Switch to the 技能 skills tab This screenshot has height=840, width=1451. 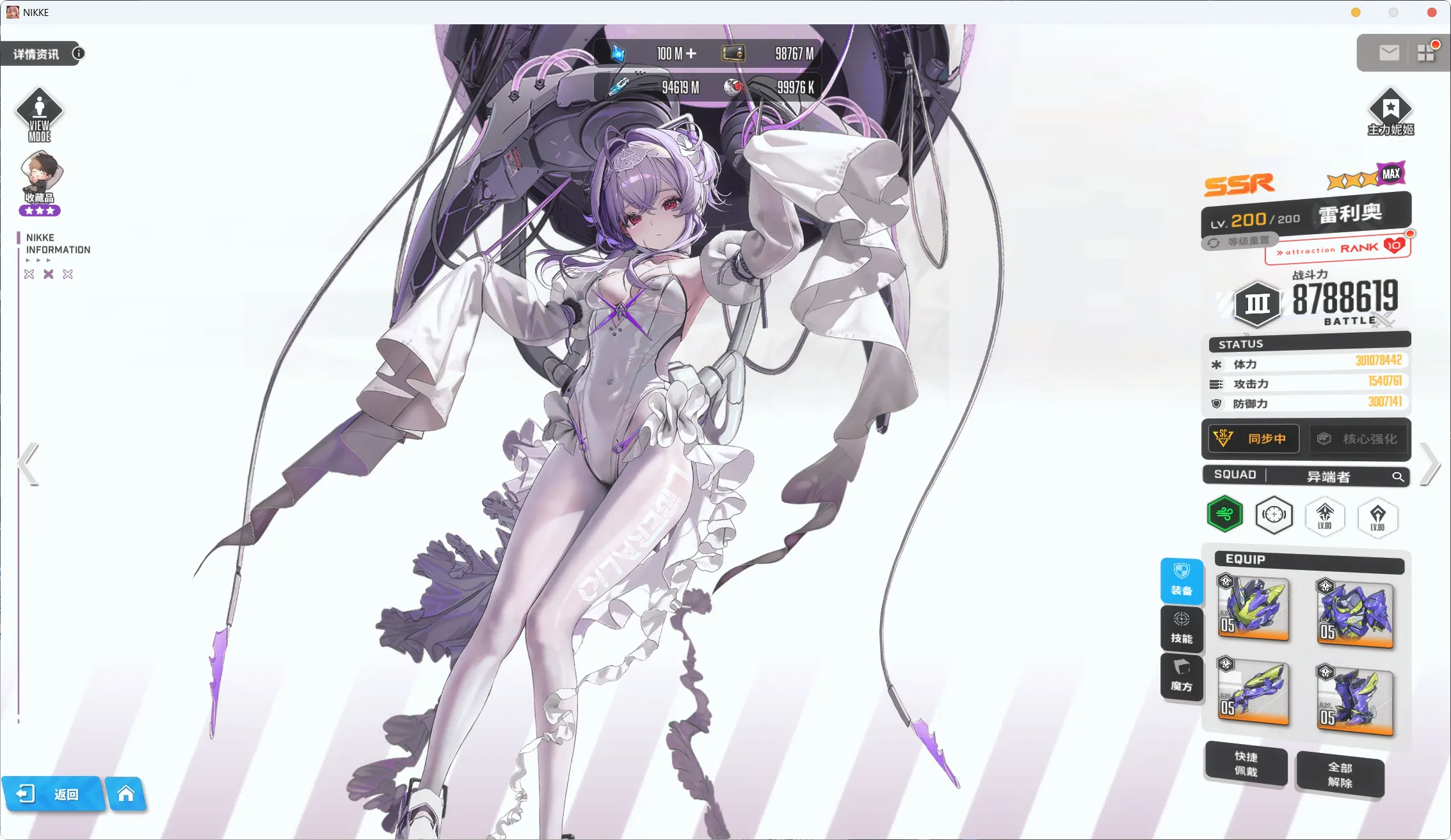1182,630
